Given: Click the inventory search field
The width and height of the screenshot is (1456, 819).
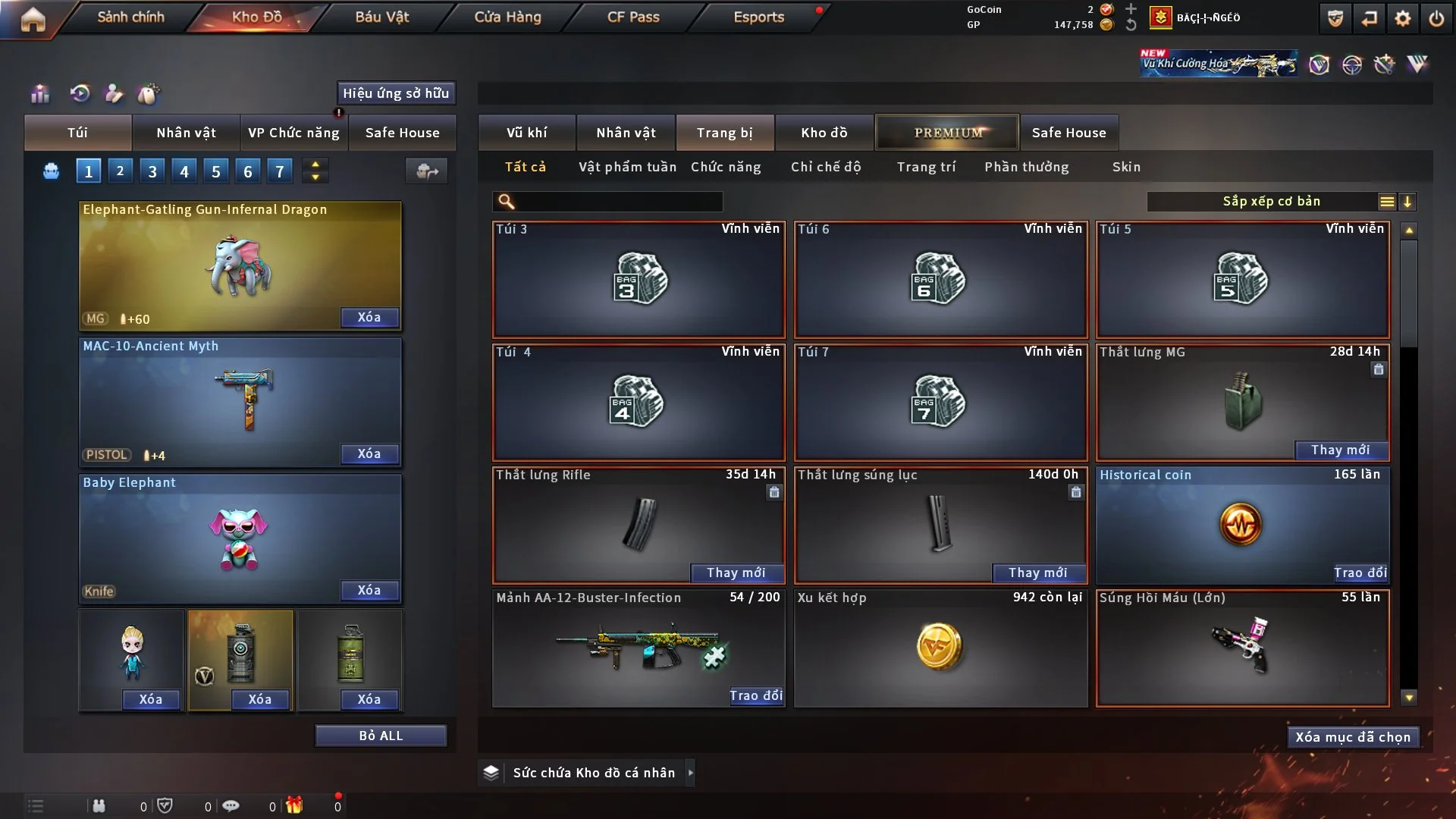Looking at the screenshot, I should click(618, 202).
